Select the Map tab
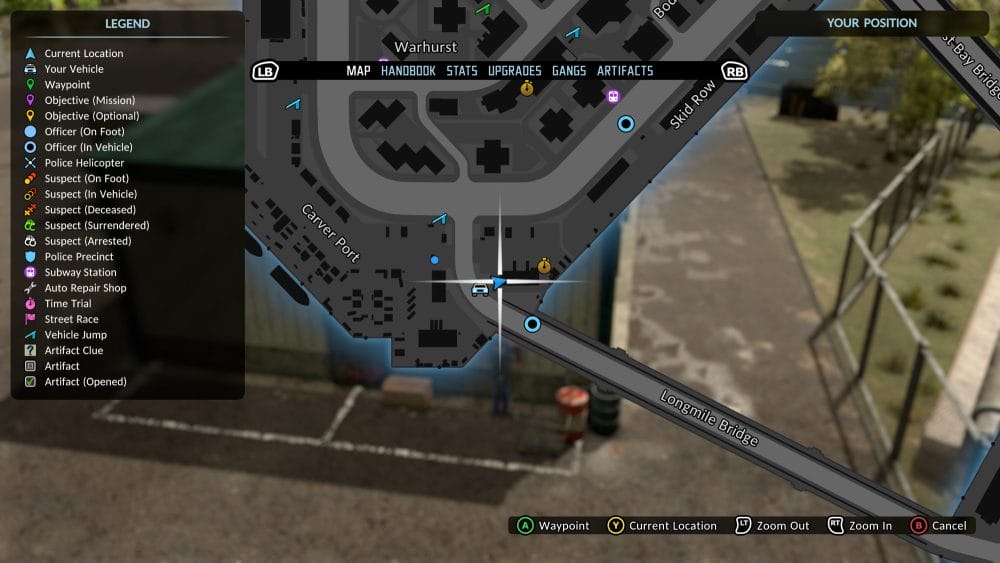 [358, 71]
